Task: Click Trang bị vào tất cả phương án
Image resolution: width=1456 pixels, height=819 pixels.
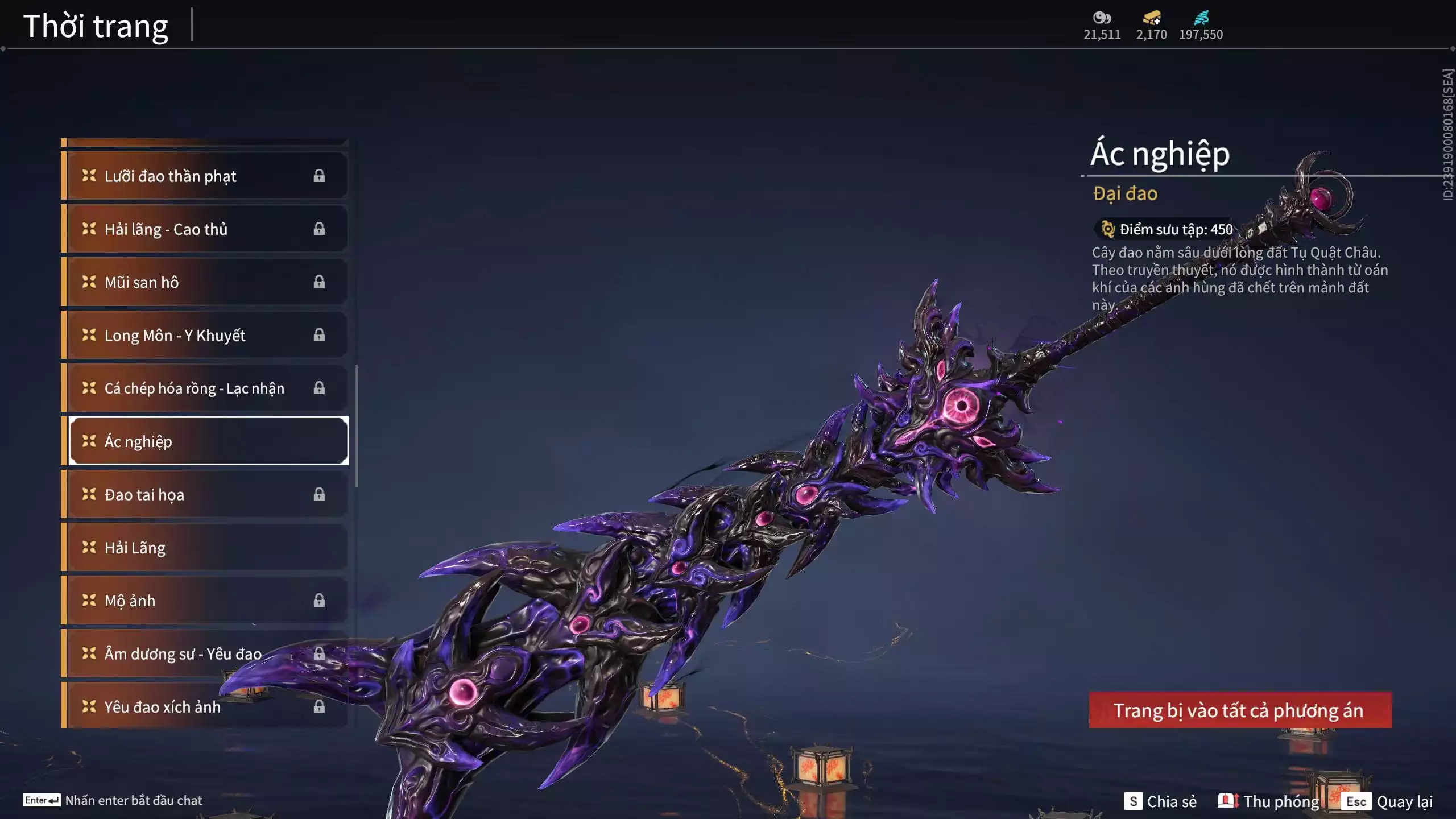Action: [x=1240, y=710]
